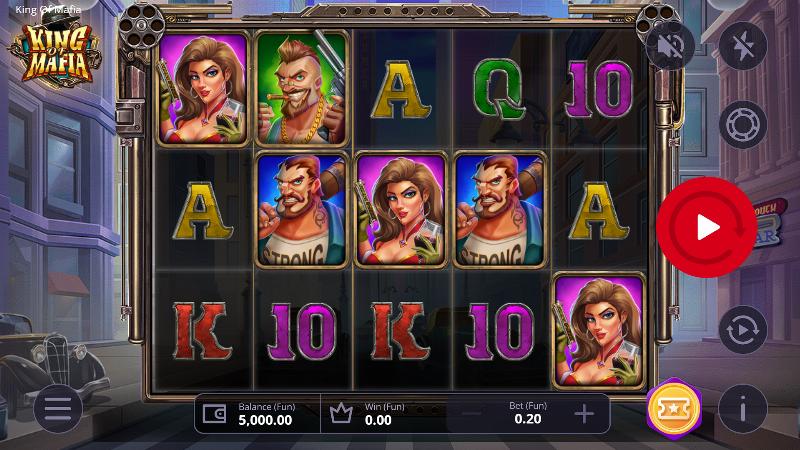
Task: Enable turbo mode with the lightning bolt button
Action: (x=743, y=46)
